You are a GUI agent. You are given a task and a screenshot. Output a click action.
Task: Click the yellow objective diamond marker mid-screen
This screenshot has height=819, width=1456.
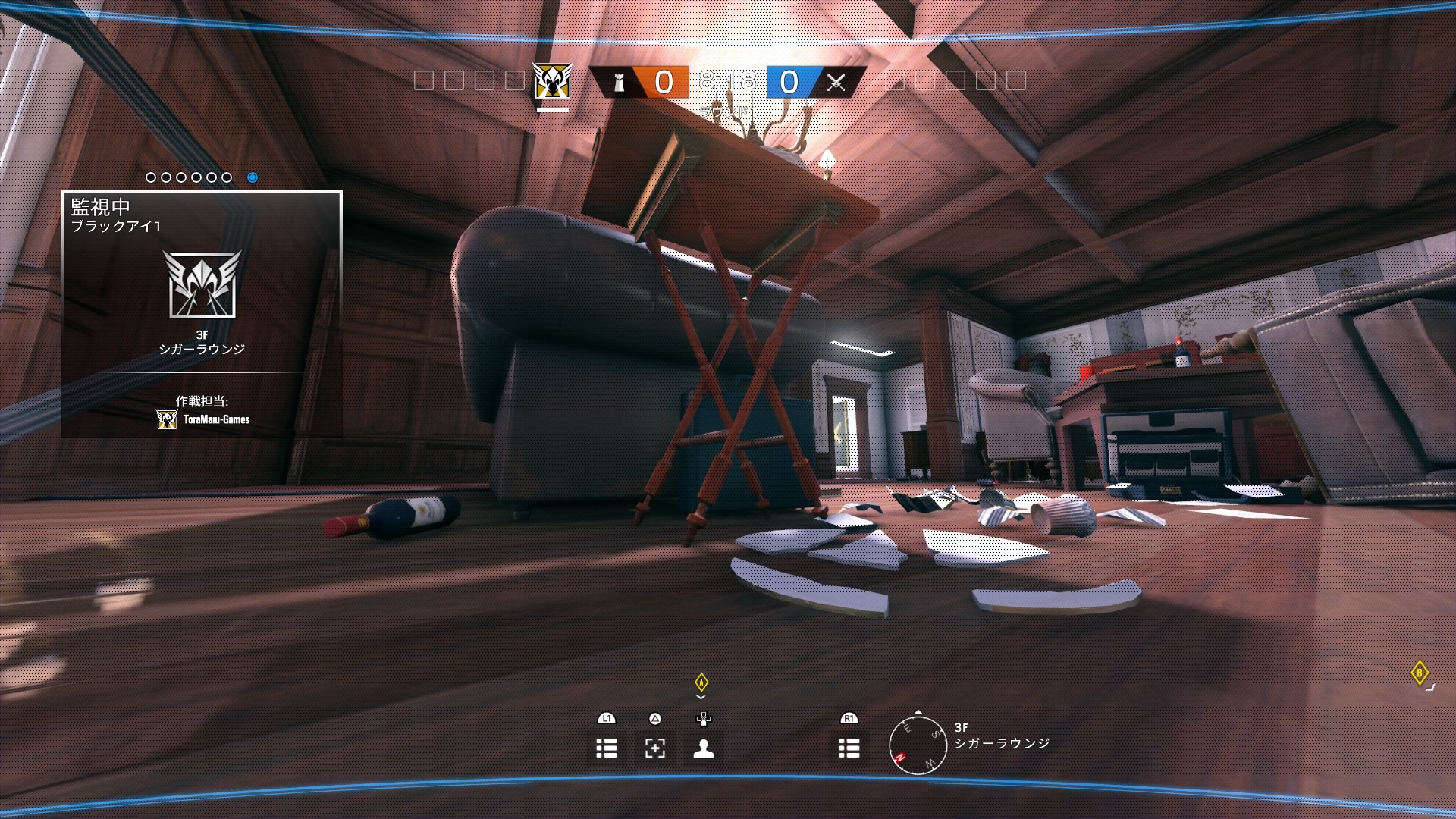(x=701, y=682)
